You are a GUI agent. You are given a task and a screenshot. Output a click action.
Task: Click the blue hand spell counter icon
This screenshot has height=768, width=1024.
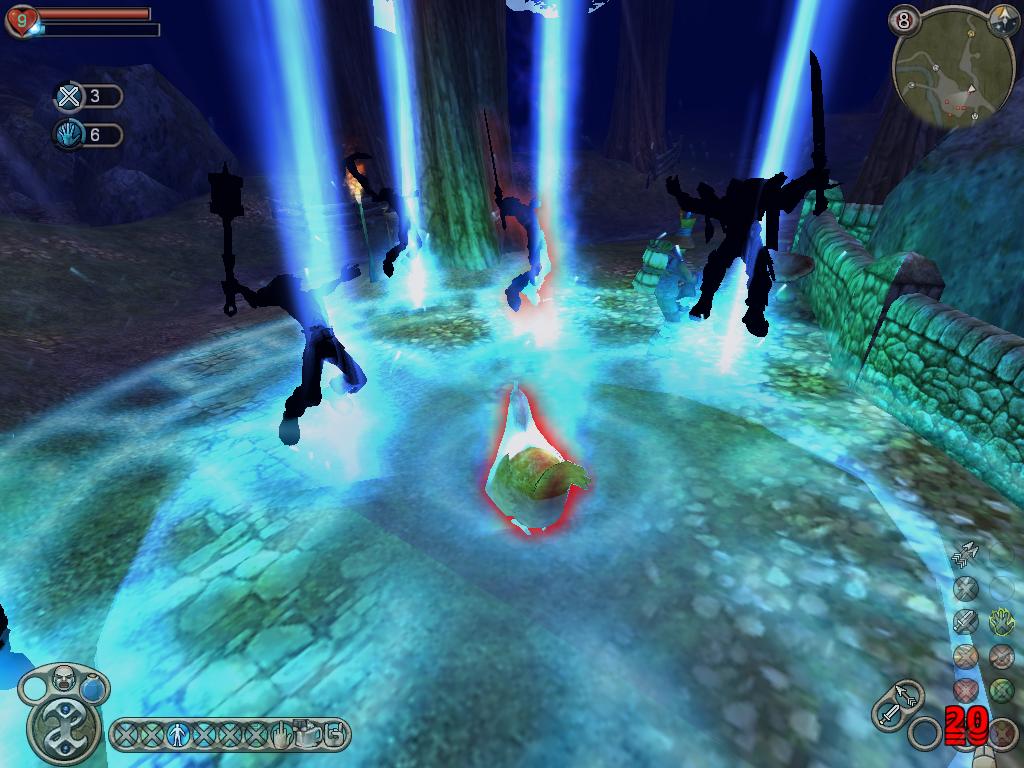tap(70, 135)
